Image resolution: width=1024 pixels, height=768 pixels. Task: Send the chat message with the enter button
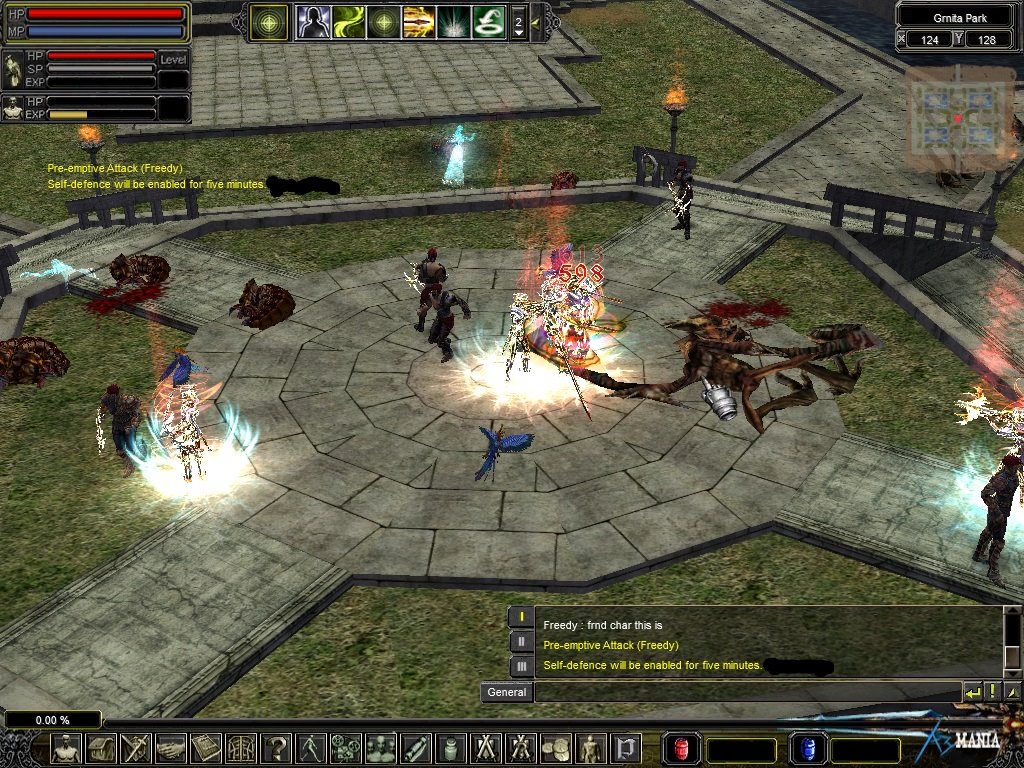[x=972, y=692]
